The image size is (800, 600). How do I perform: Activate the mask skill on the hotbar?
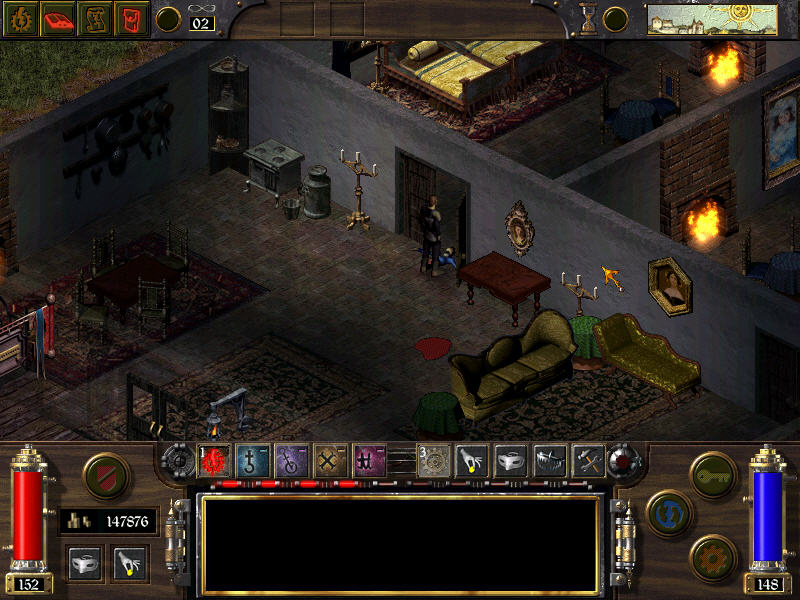tap(511, 460)
